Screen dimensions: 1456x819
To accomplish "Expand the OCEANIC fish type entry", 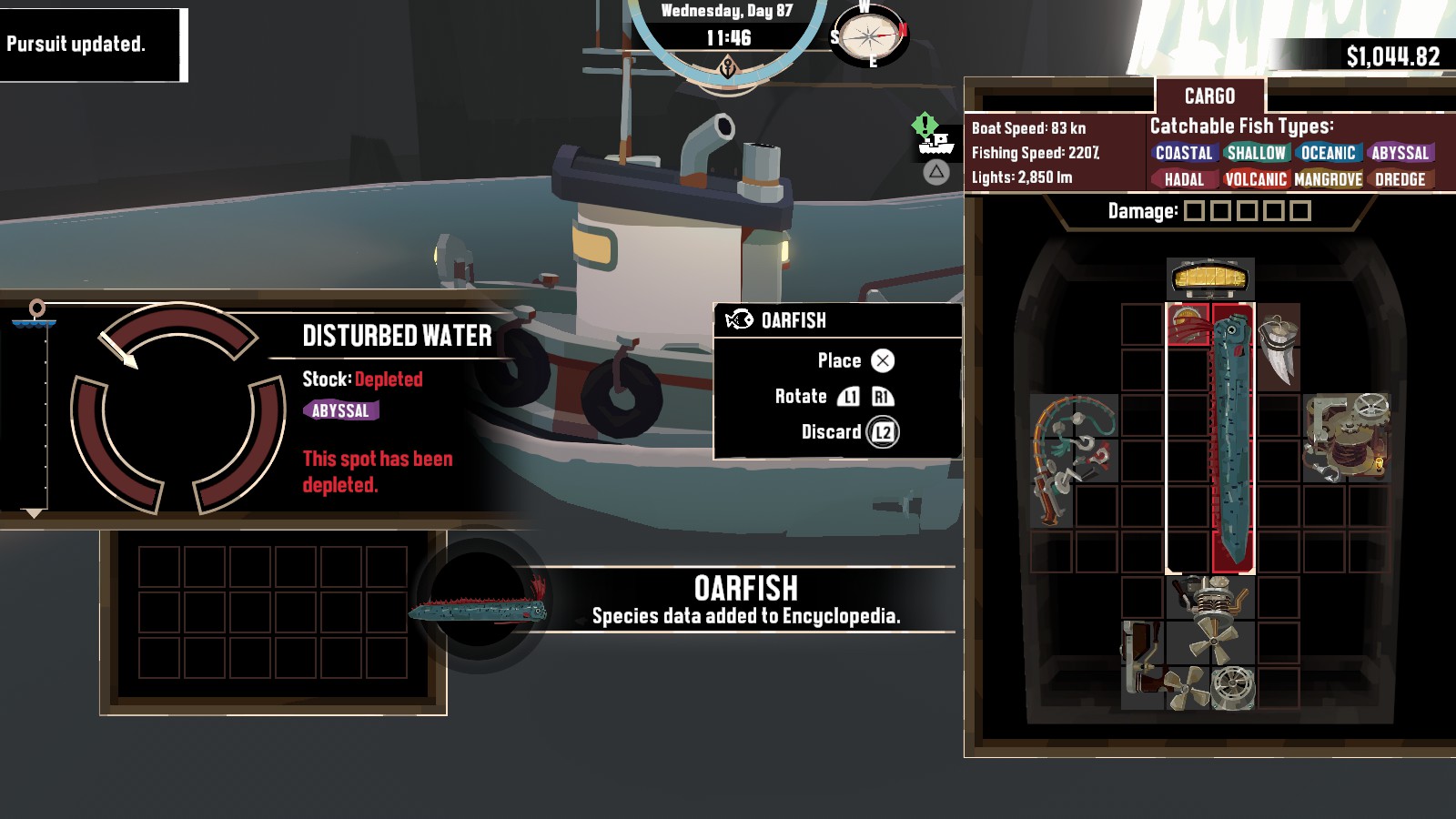I will coord(1330,154).
